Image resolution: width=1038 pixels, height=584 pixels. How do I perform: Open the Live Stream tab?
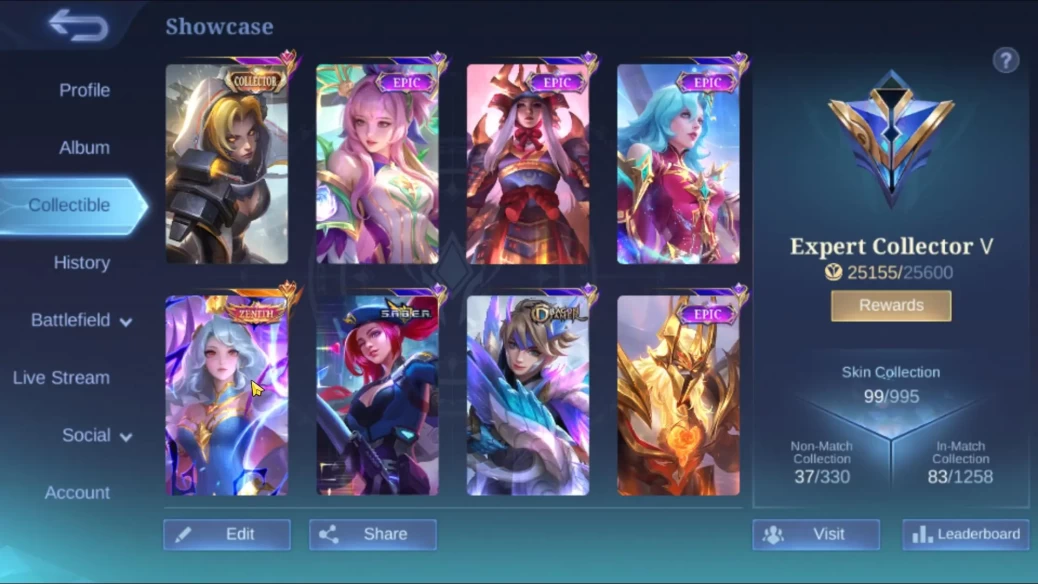pyautogui.click(x=61, y=378)
